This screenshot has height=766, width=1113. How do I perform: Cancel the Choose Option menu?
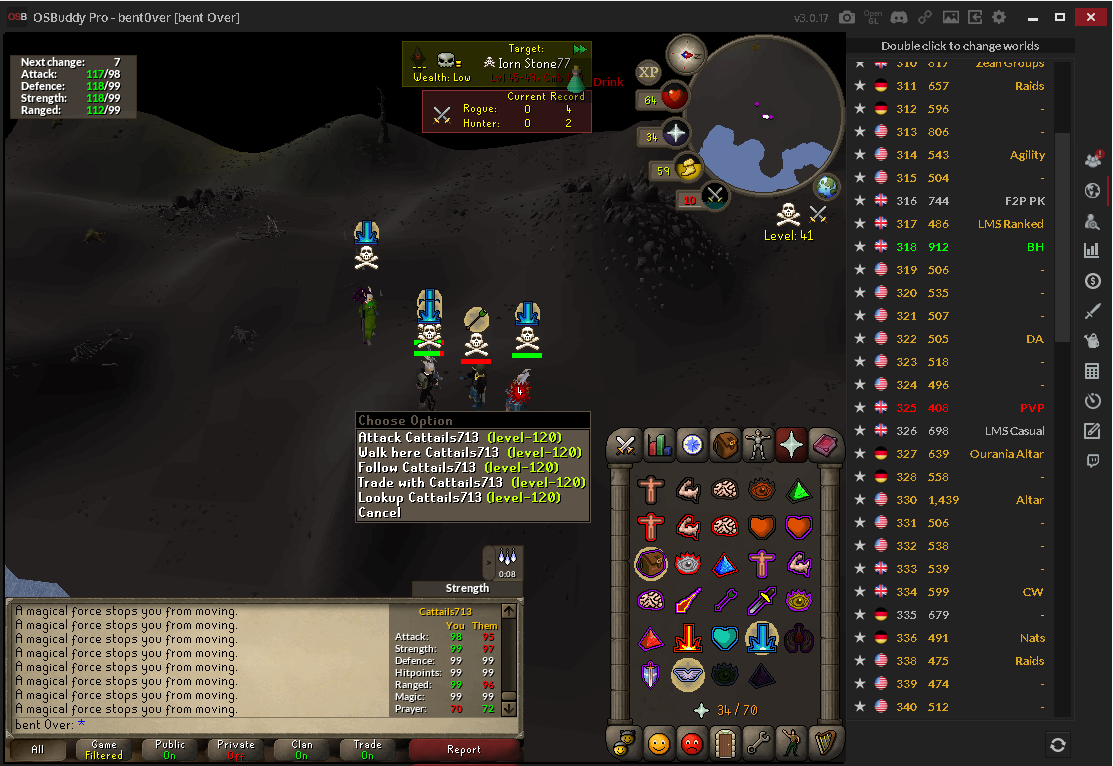point(380,513)
